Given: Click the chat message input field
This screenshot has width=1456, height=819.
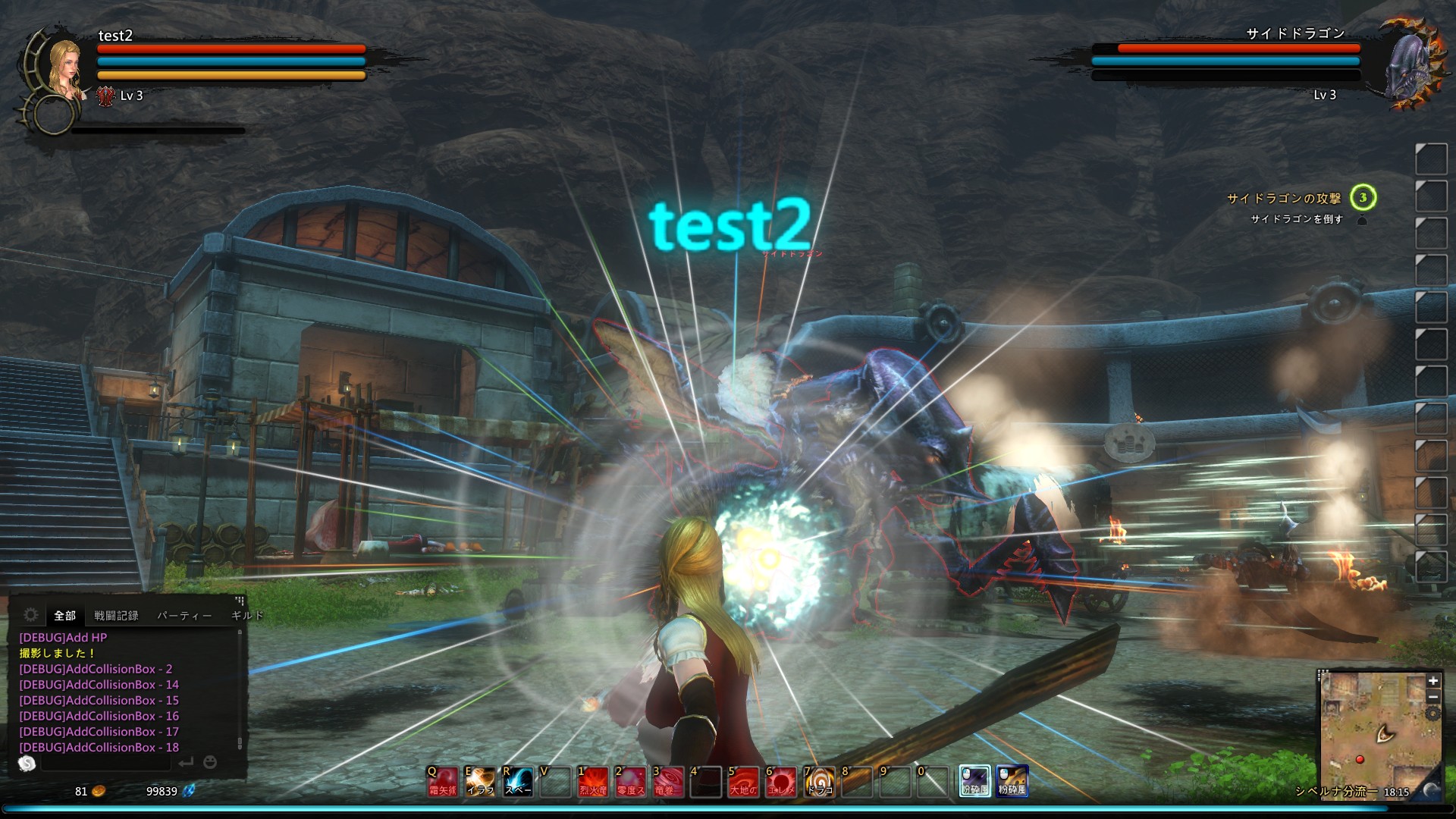Looking at the screenshot, I should [106, 763].
